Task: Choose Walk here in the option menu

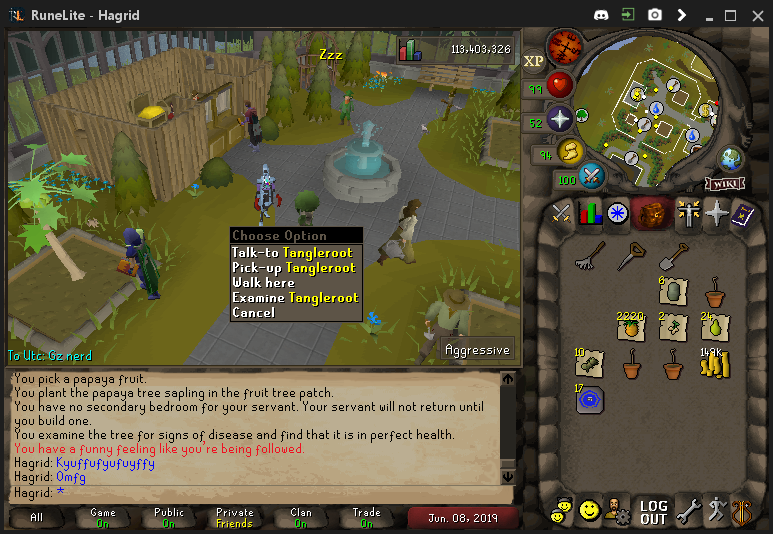Action: [263, 283]
